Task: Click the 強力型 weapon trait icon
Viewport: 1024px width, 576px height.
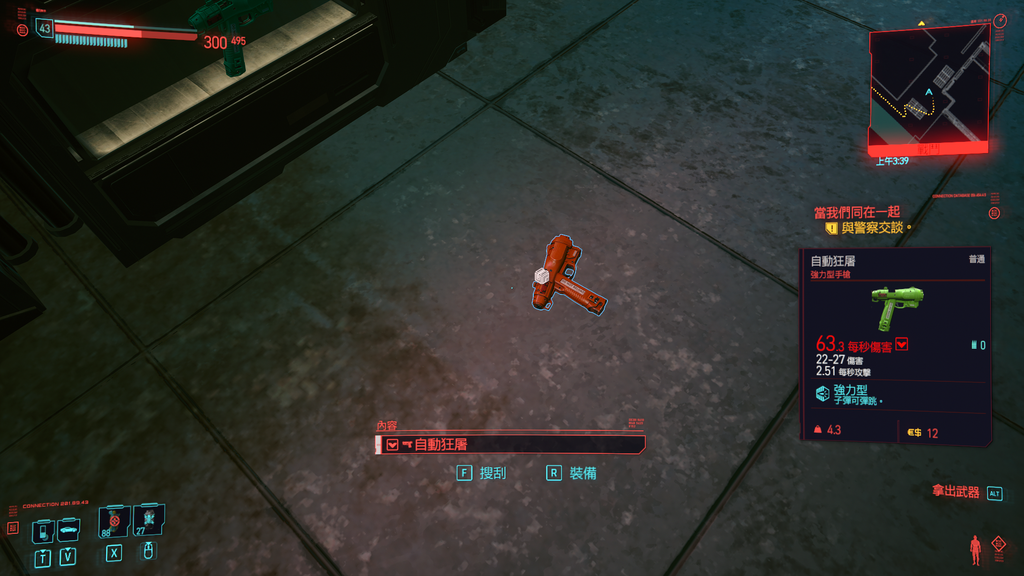Action: [822, 393]
